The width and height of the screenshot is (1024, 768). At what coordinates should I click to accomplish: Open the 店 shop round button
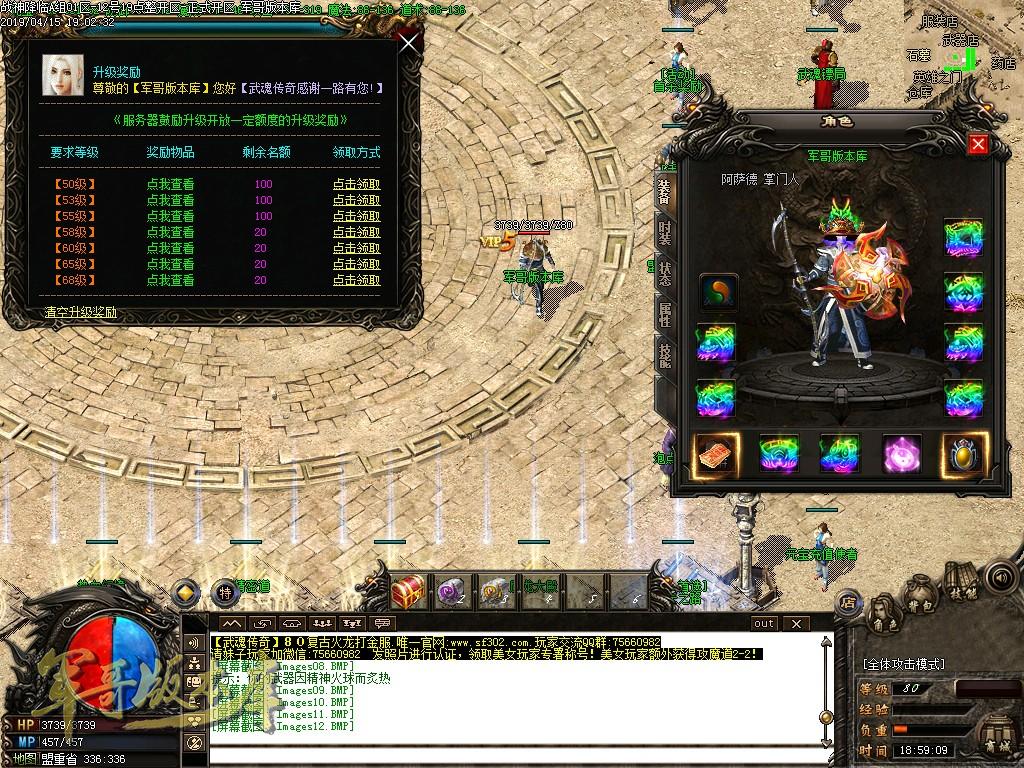point(848,602)
